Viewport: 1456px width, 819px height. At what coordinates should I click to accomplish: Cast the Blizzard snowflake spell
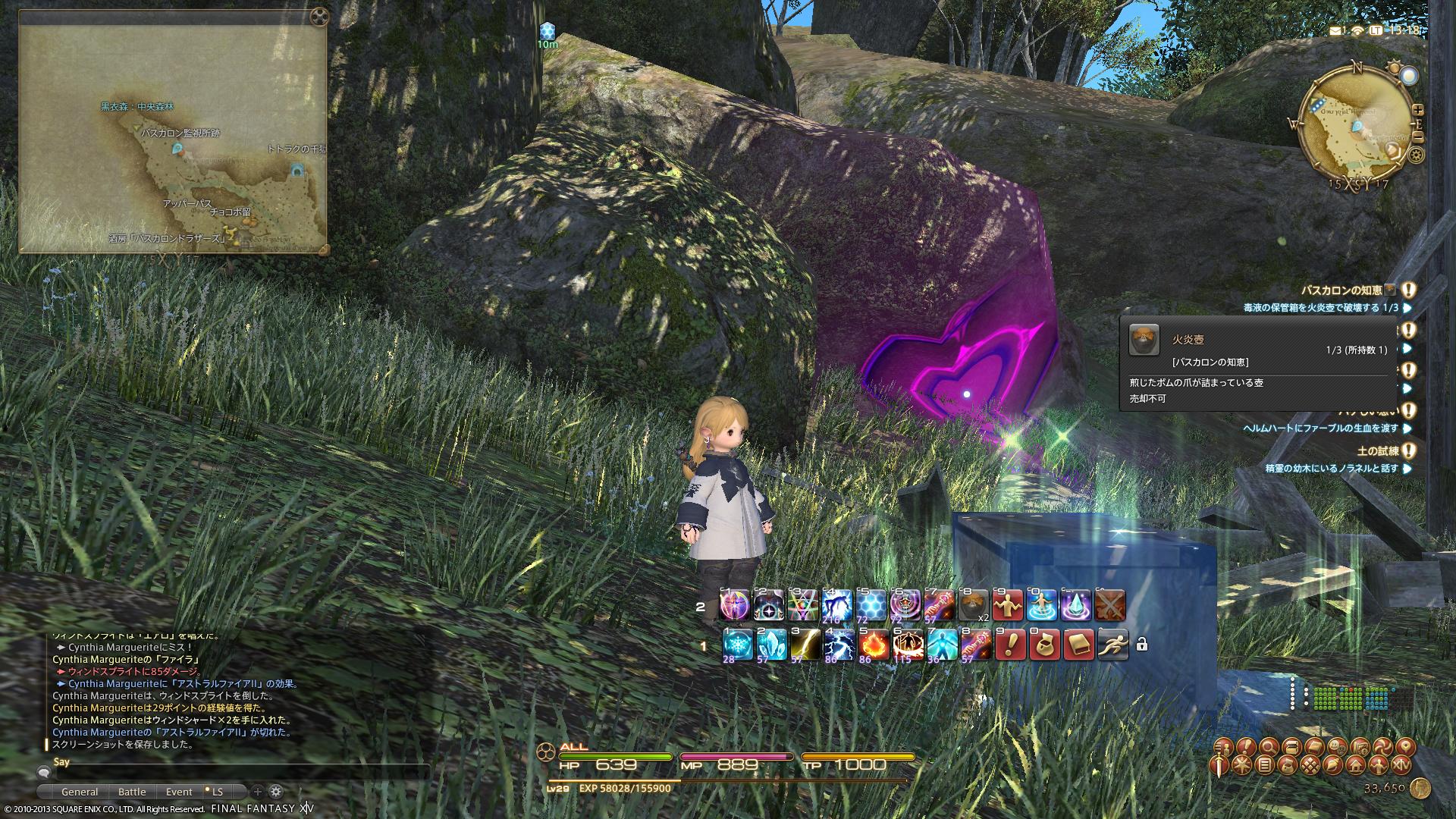pyautogui.click(x=735, y=645)
